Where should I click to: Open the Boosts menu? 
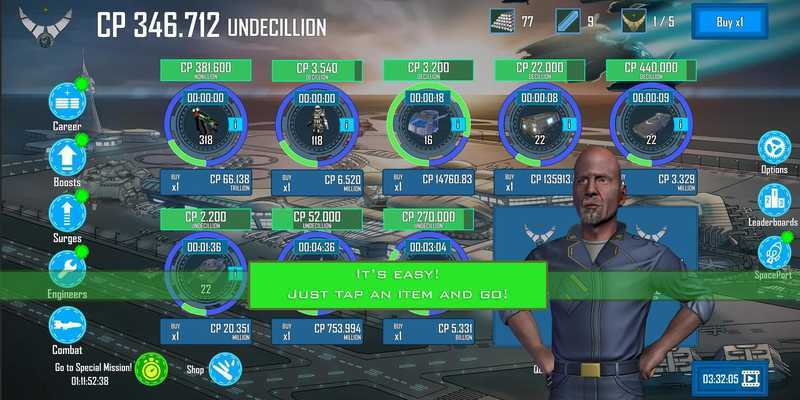pyautogui.click(x=67, y=159)
